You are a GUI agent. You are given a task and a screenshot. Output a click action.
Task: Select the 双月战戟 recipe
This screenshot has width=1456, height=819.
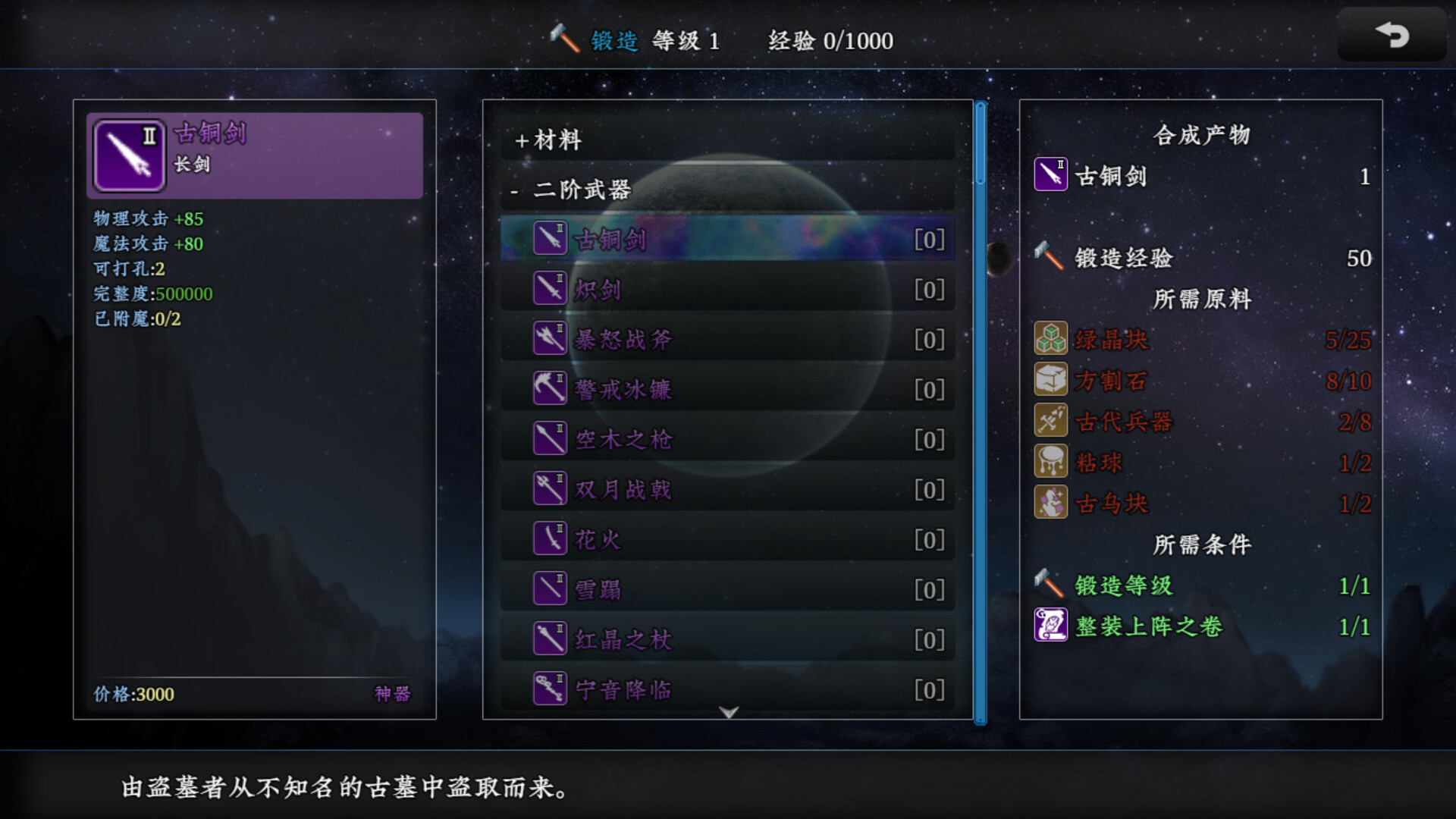726,490
